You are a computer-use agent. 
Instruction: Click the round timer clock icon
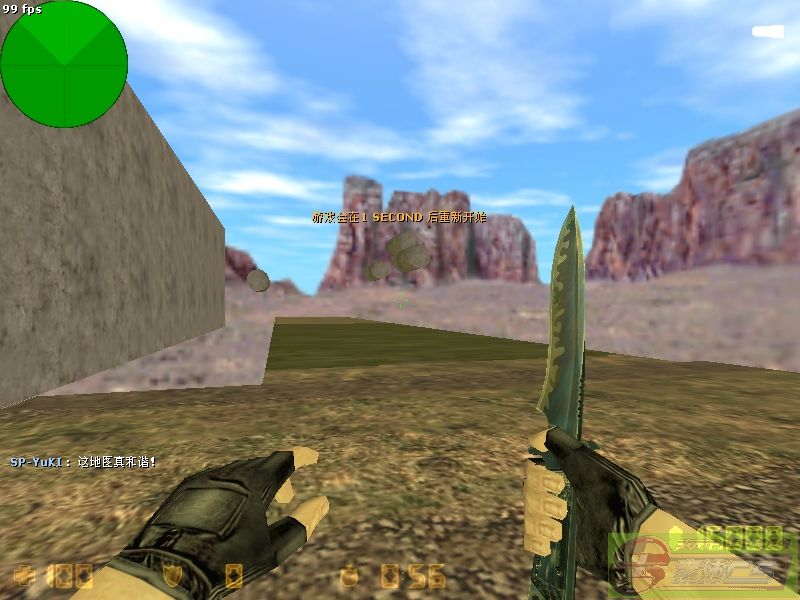click(x=349, y=575)
